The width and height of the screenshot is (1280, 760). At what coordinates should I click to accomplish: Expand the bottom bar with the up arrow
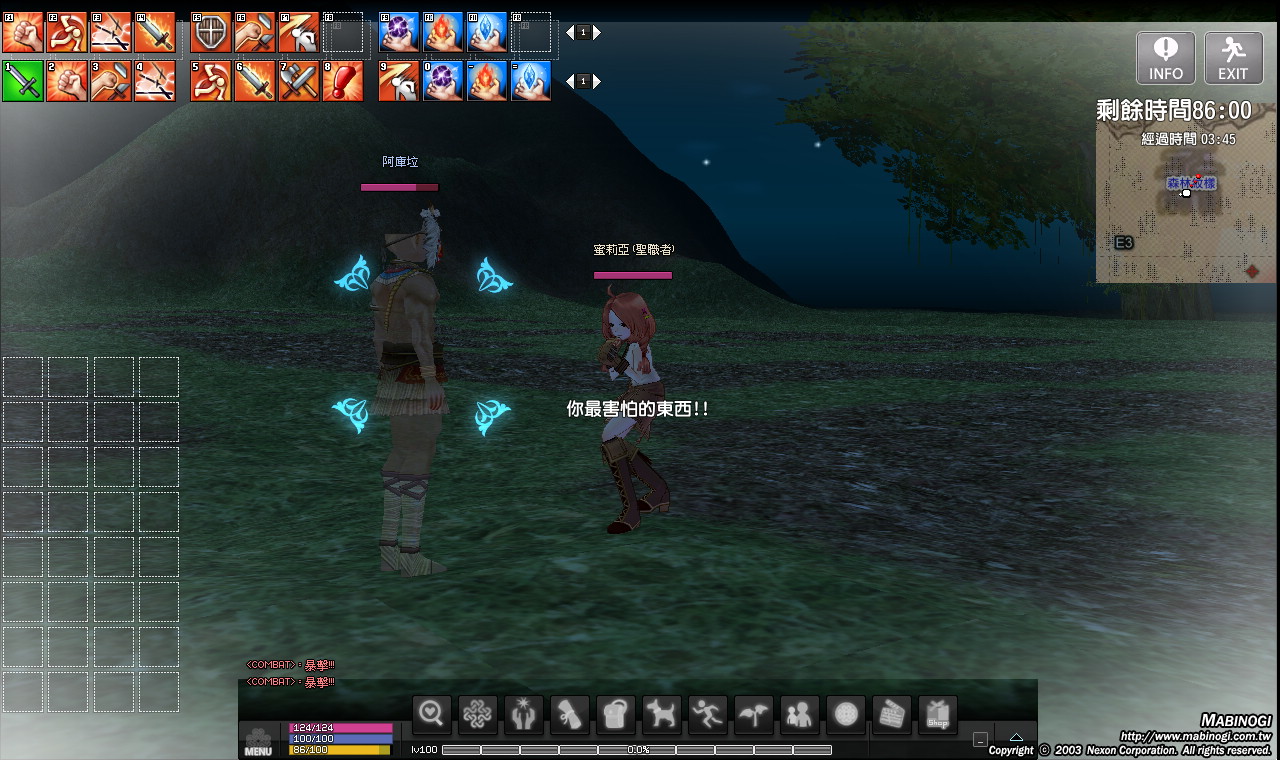coord(1016,738)
